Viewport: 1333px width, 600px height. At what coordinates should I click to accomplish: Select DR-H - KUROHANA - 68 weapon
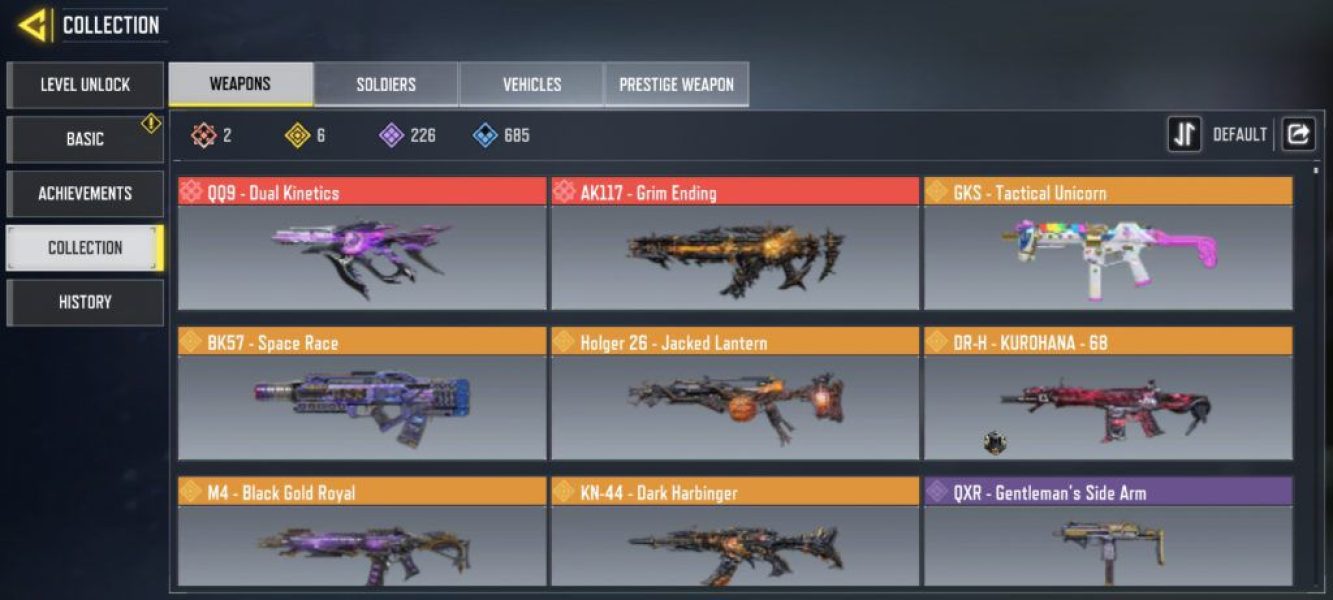[1108, 395]
